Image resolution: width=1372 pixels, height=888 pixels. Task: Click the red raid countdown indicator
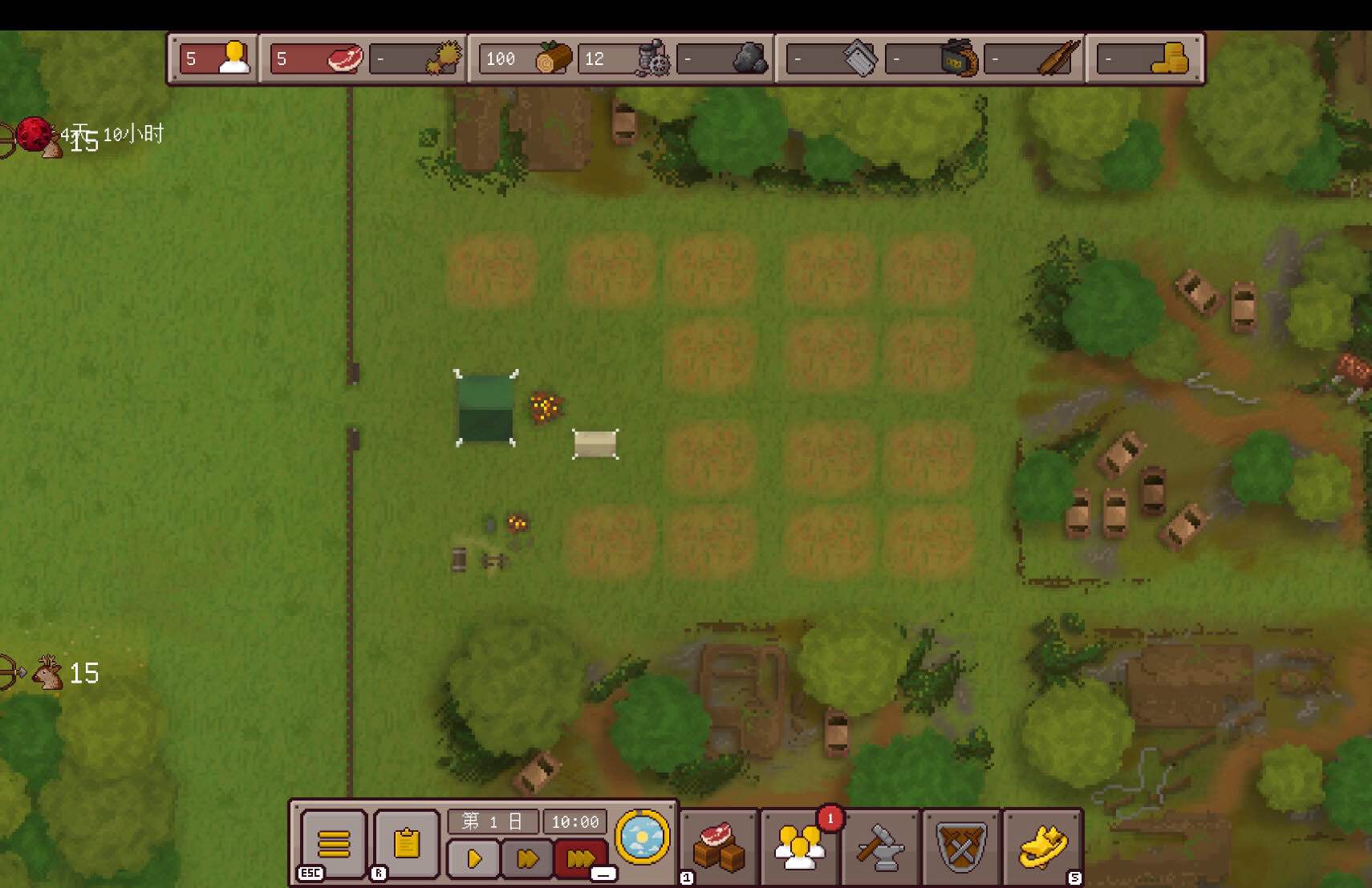(x=34, y=135)
